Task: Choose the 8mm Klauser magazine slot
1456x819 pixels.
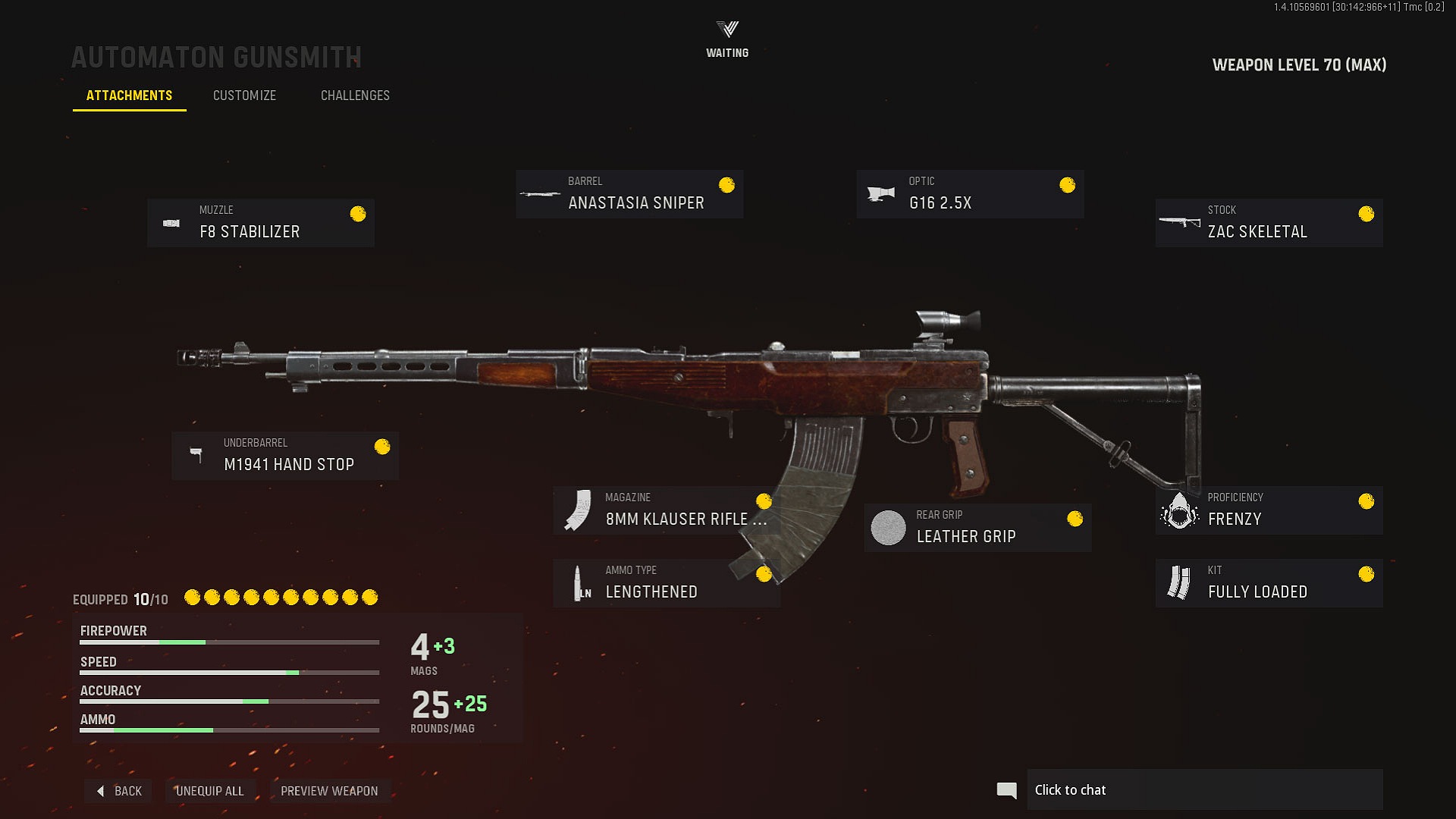Action: tap(666, 510)
